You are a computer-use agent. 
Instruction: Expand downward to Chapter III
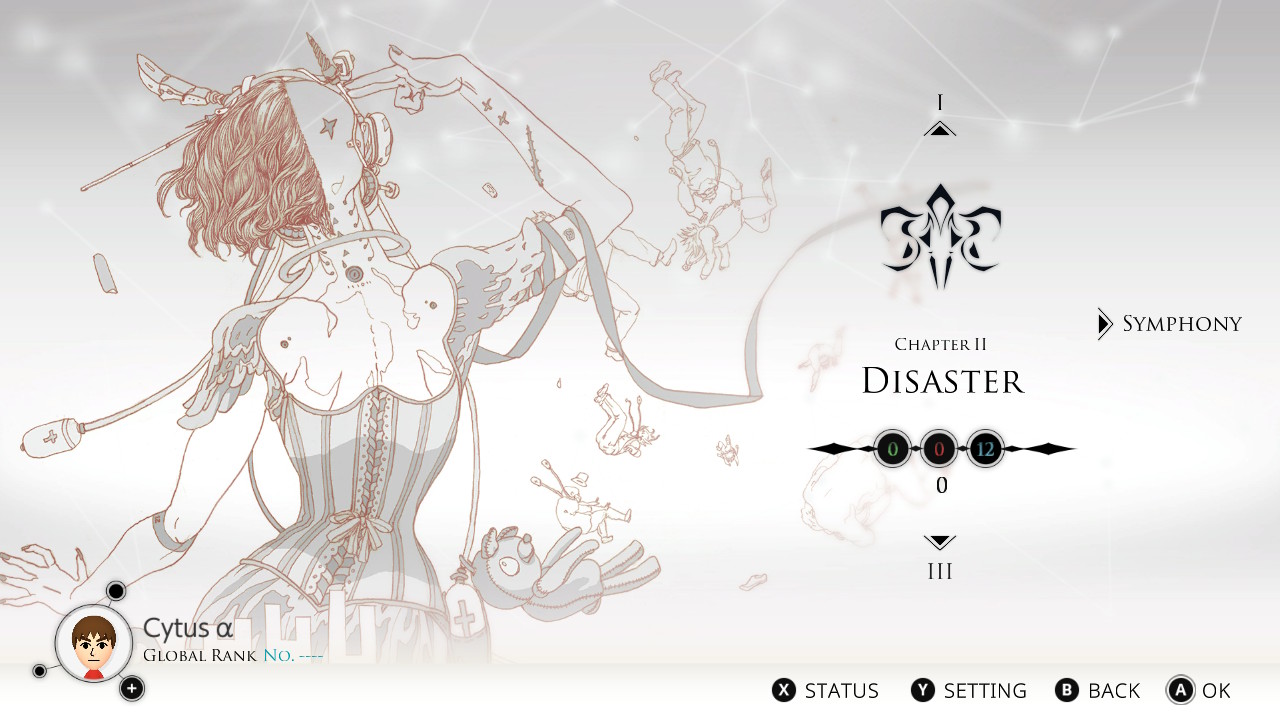(x=939, y=542)
